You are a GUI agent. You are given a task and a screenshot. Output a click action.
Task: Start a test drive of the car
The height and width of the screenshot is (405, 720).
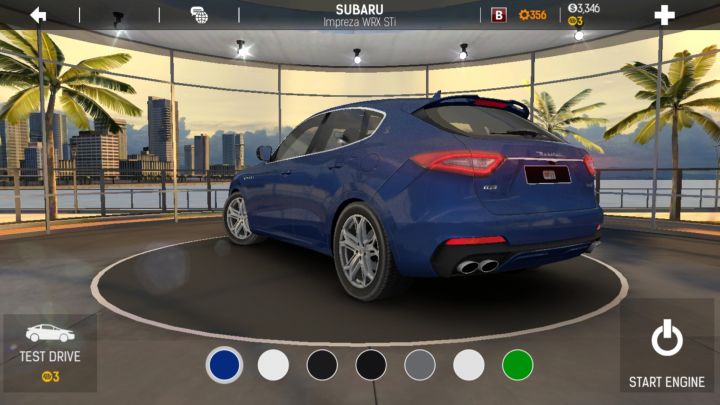tap(50, 353)
